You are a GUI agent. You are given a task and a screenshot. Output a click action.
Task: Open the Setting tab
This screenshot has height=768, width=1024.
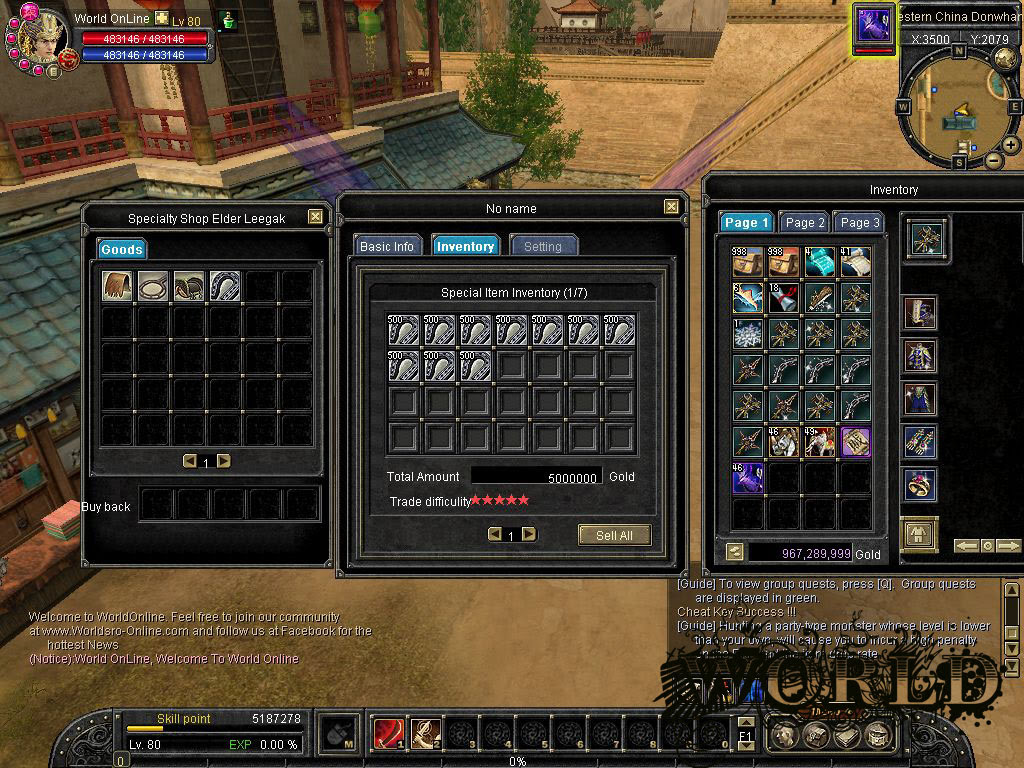click(543, 246)
